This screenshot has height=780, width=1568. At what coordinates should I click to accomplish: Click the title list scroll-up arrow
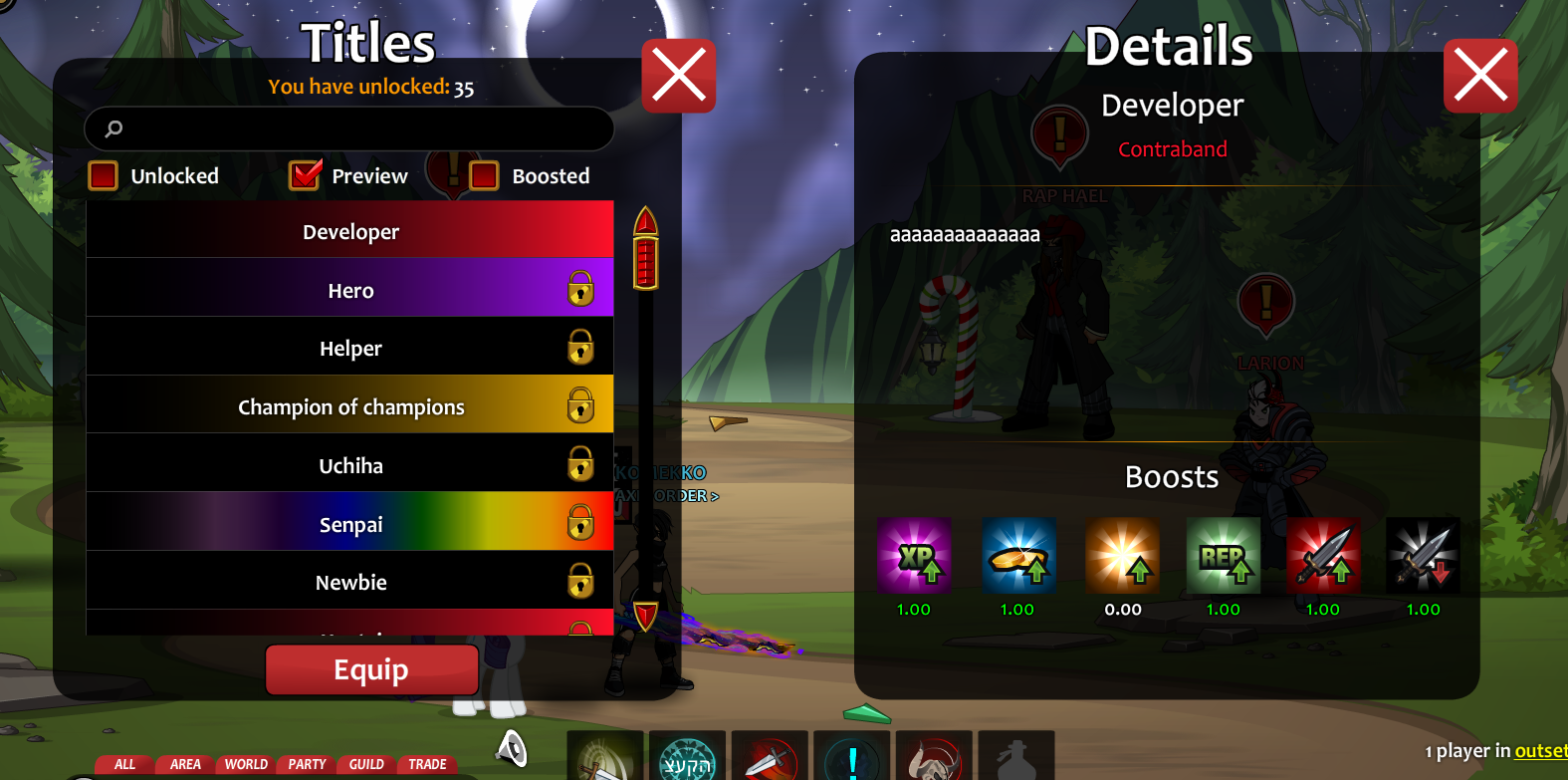(x=645, y=220)
